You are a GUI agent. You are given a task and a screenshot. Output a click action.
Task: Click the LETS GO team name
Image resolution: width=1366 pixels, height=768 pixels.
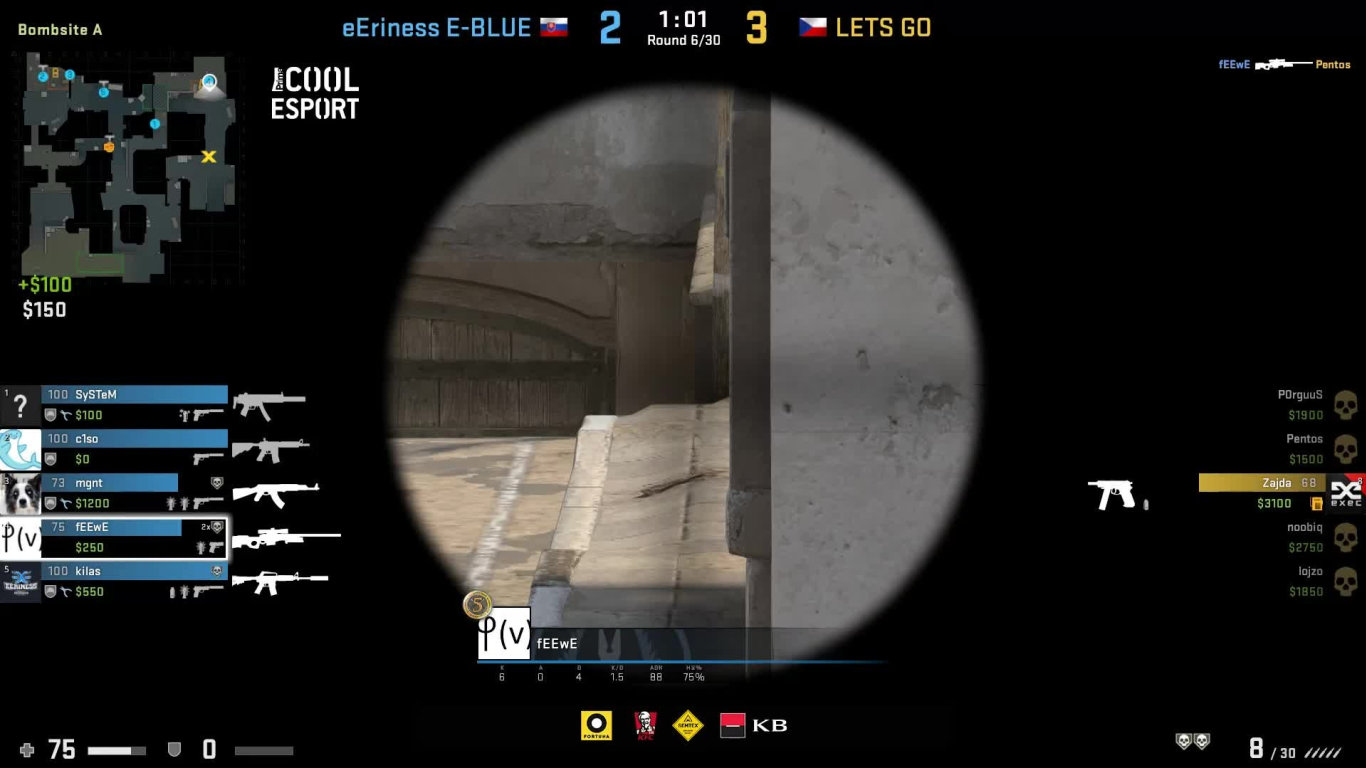pos(883,28)
